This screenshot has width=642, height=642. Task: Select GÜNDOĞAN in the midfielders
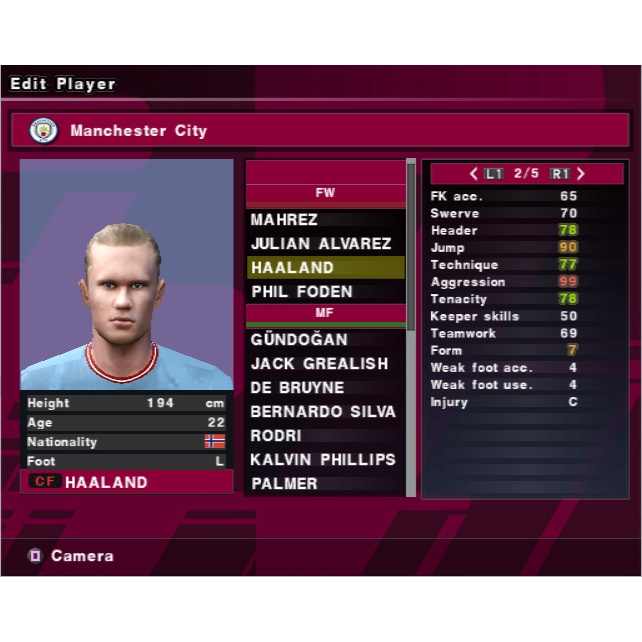325,340
